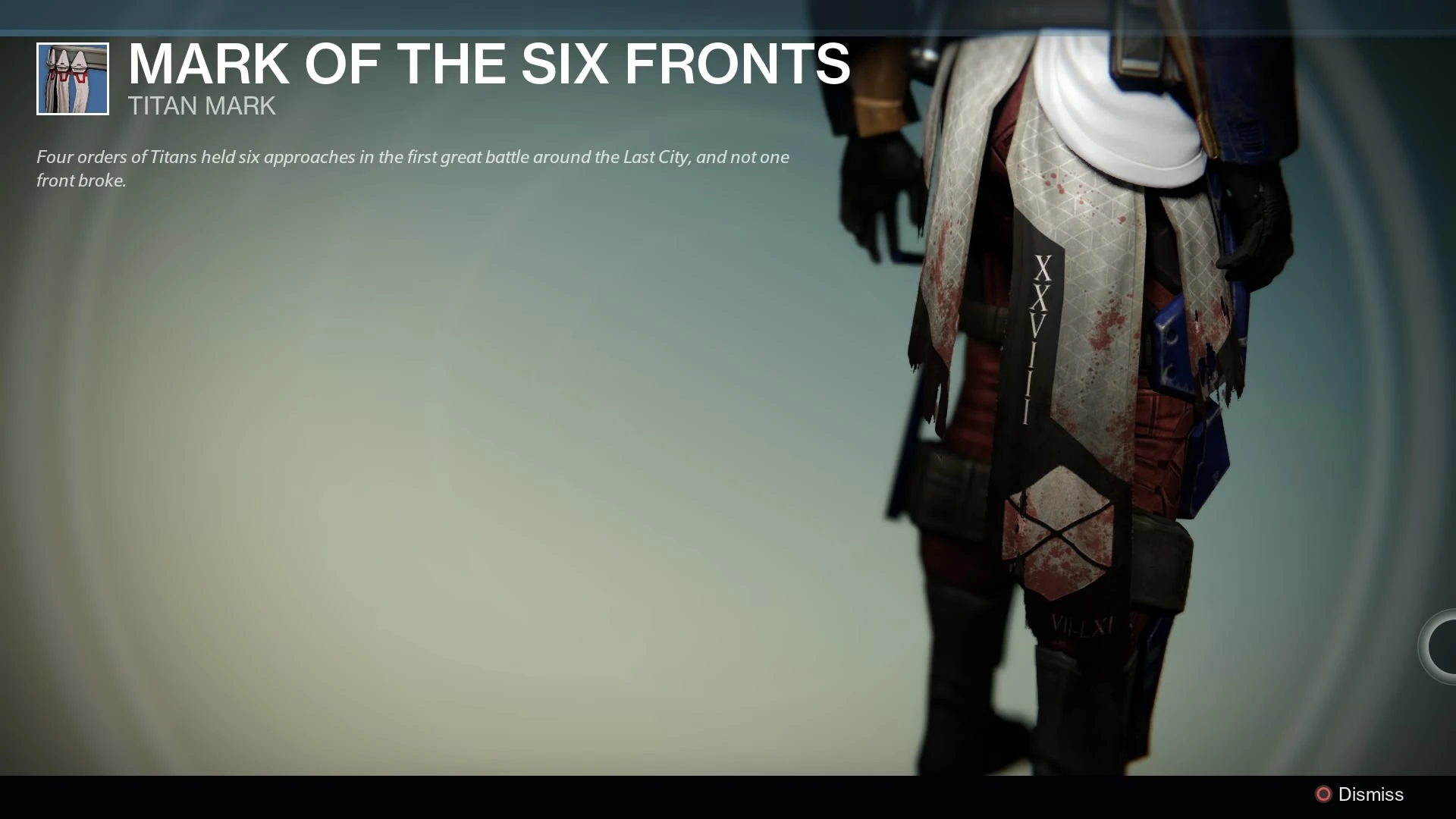Click the TITAN MARK subtitle label
This screenshot has width=1456, height=819.
click(202, 106)
